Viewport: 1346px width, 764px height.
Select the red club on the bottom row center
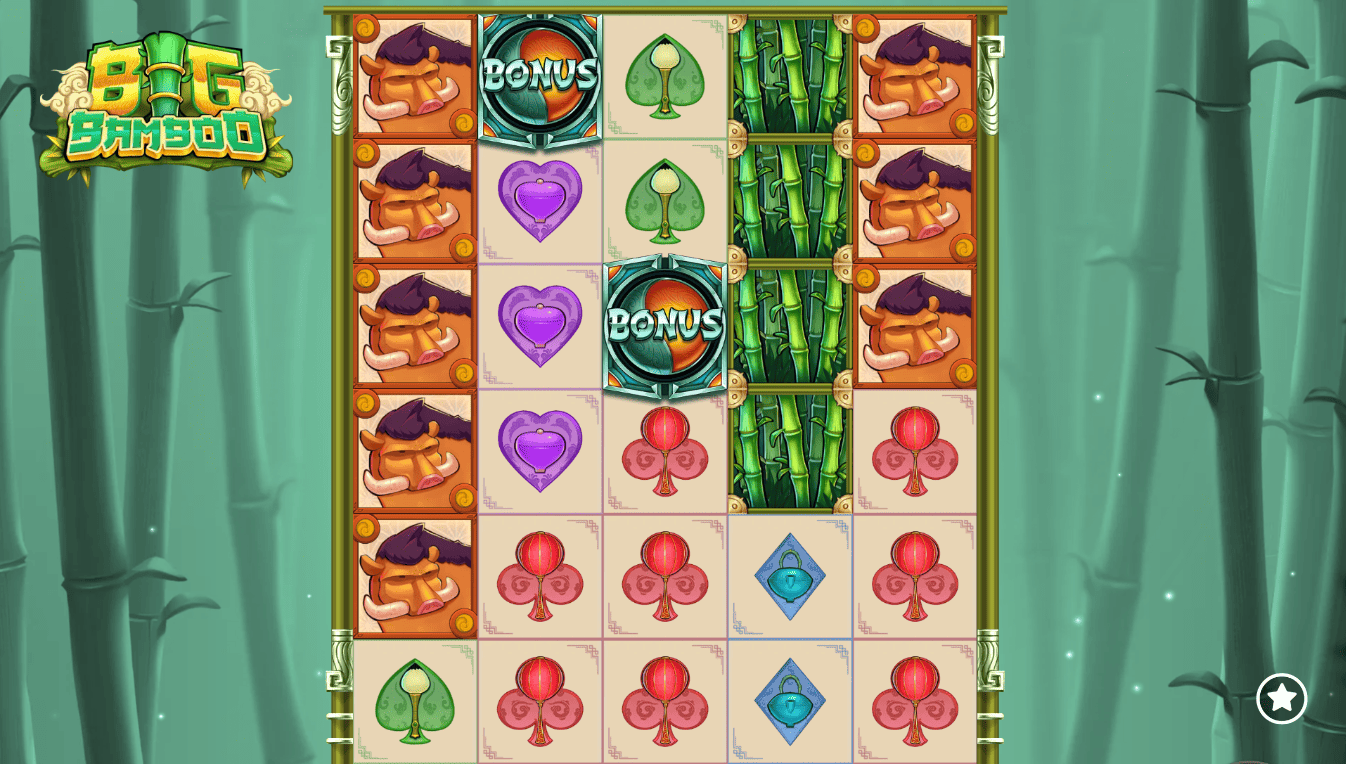pos(665,700)
